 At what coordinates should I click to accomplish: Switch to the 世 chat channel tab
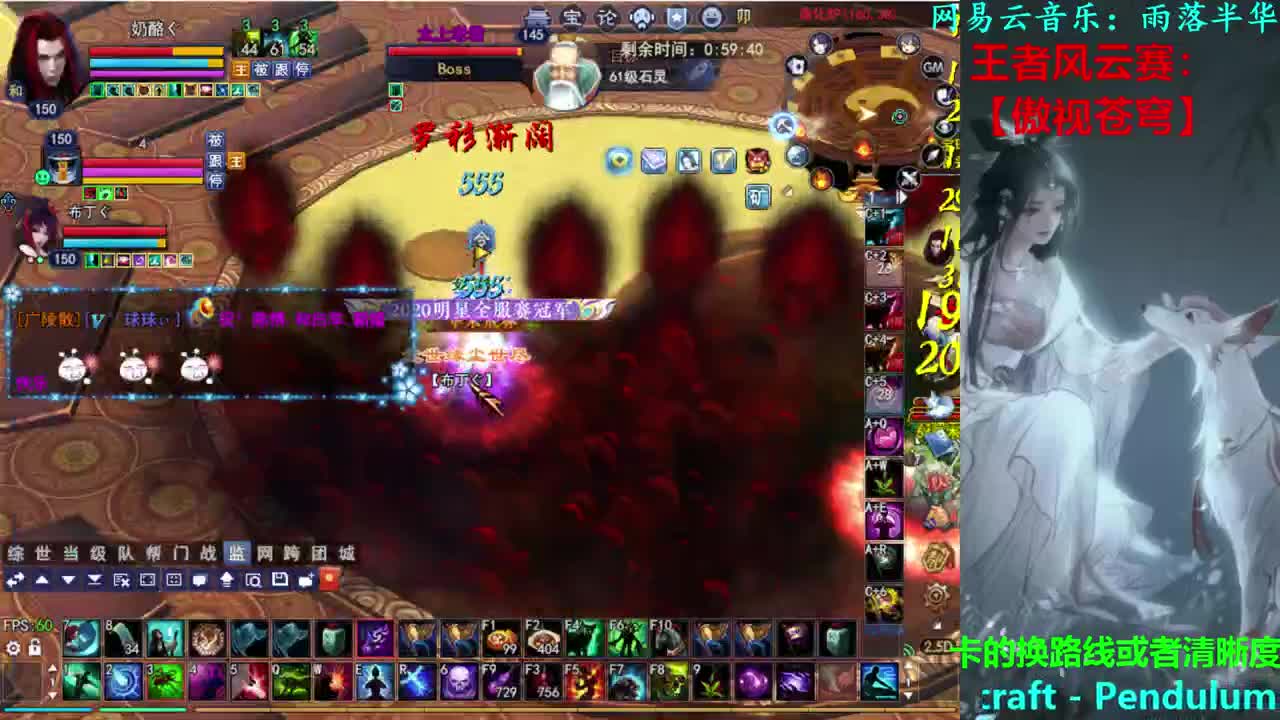pos(42,552)
